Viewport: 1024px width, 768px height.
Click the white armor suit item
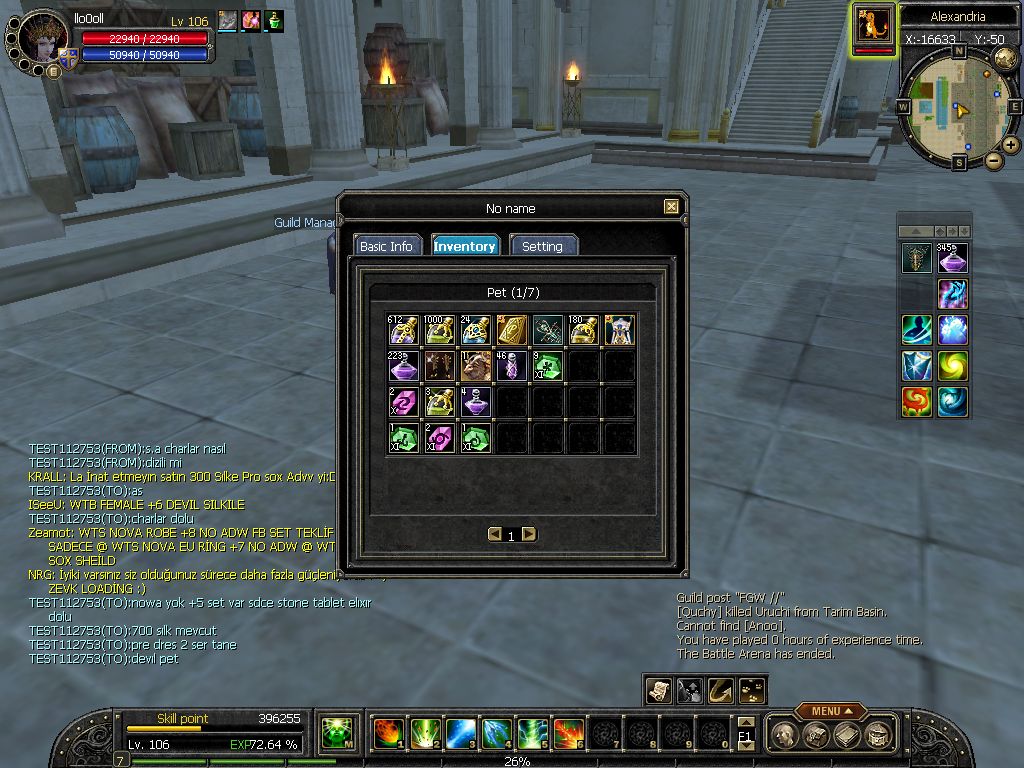click(x=619, y=330)
